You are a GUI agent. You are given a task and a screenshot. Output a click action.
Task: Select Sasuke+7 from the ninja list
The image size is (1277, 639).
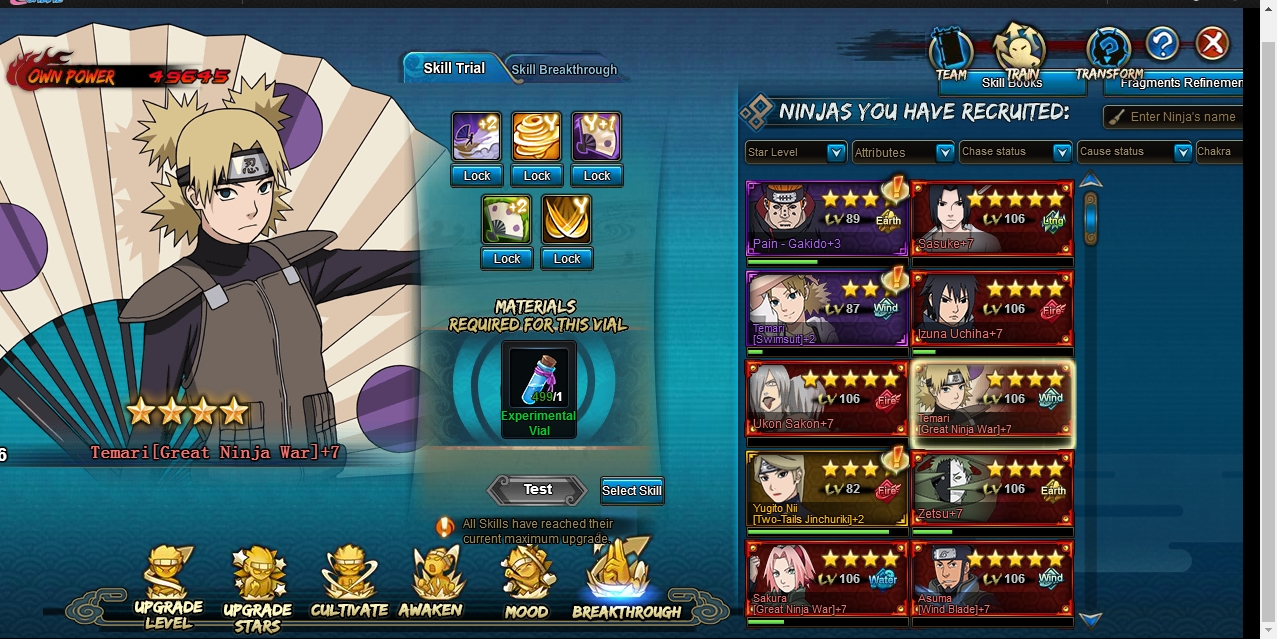point(992,218)
